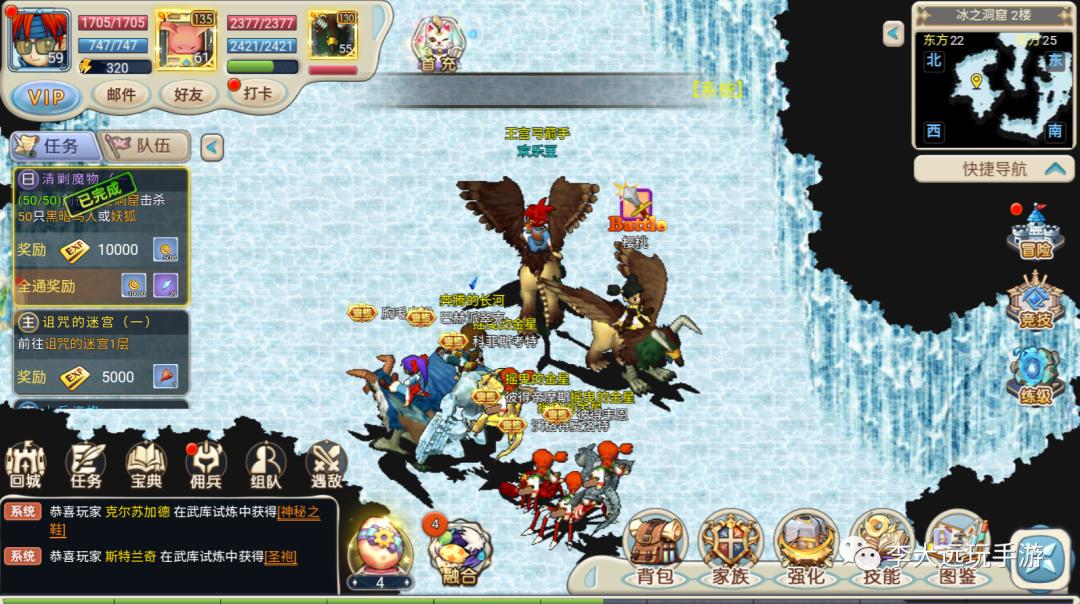
Task: Open the 融合 fusion icon
Action: pyautogui.click(x=456, y=552)
